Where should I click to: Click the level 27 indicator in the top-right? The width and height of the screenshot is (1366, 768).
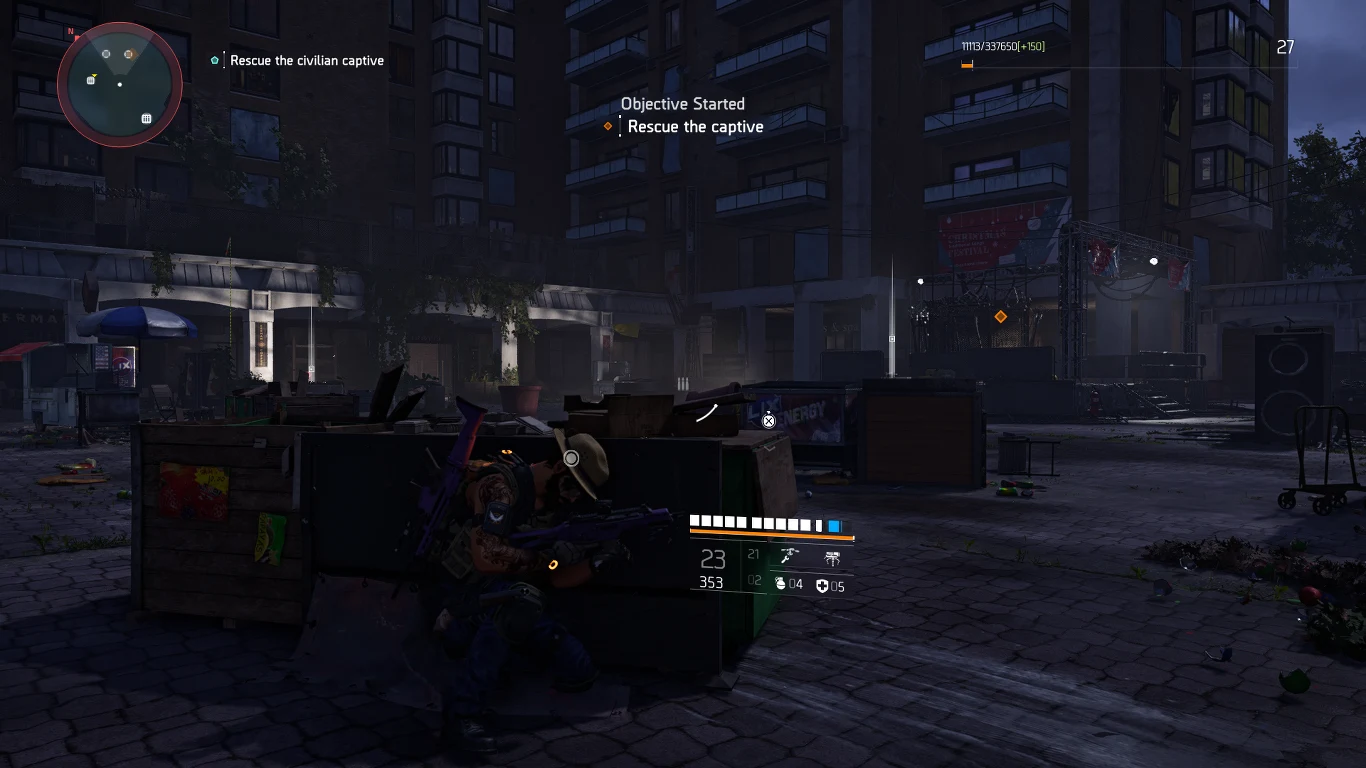[x=1286, y=47]
